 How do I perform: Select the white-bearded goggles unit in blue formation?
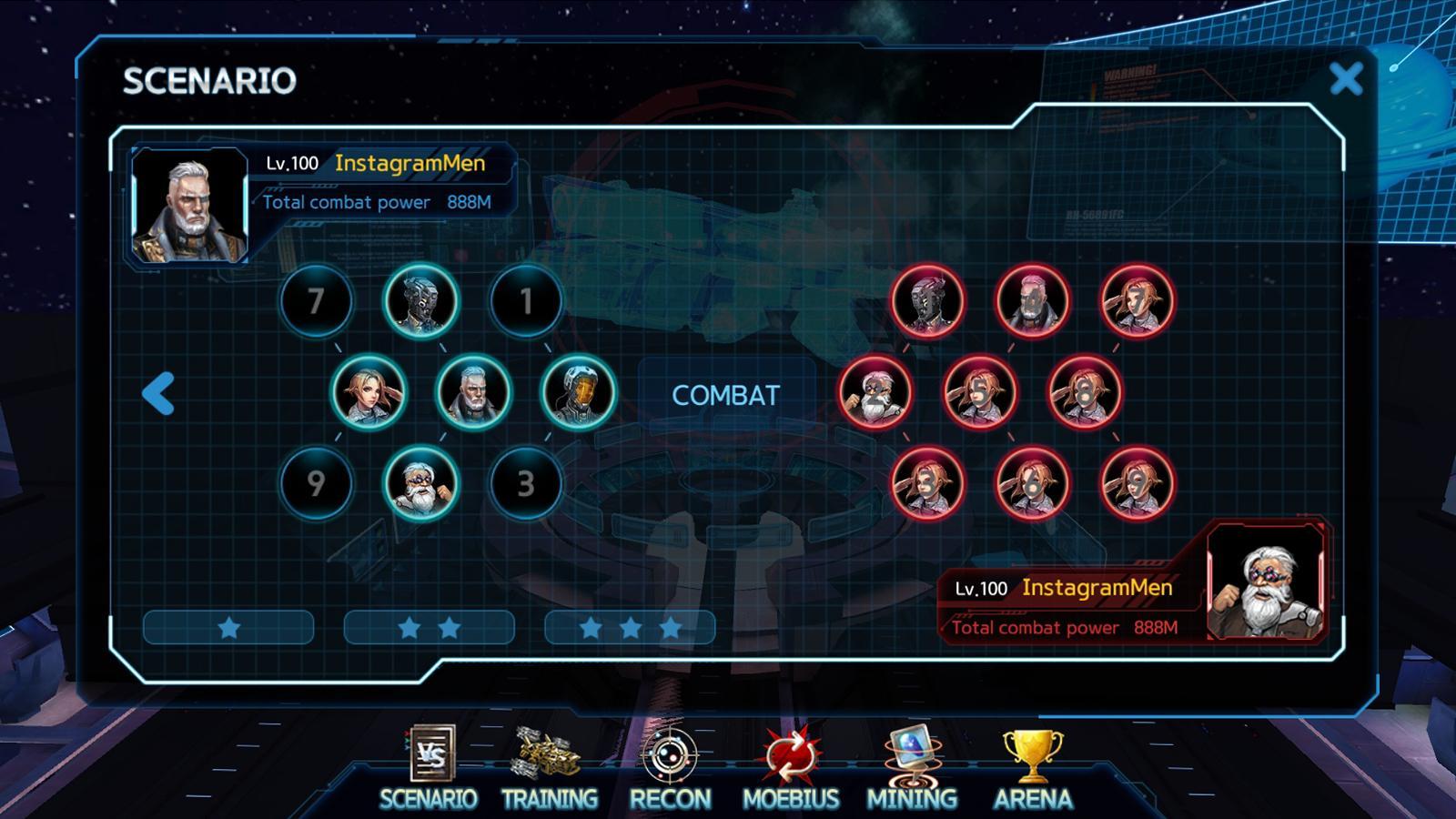click(420, 483)
